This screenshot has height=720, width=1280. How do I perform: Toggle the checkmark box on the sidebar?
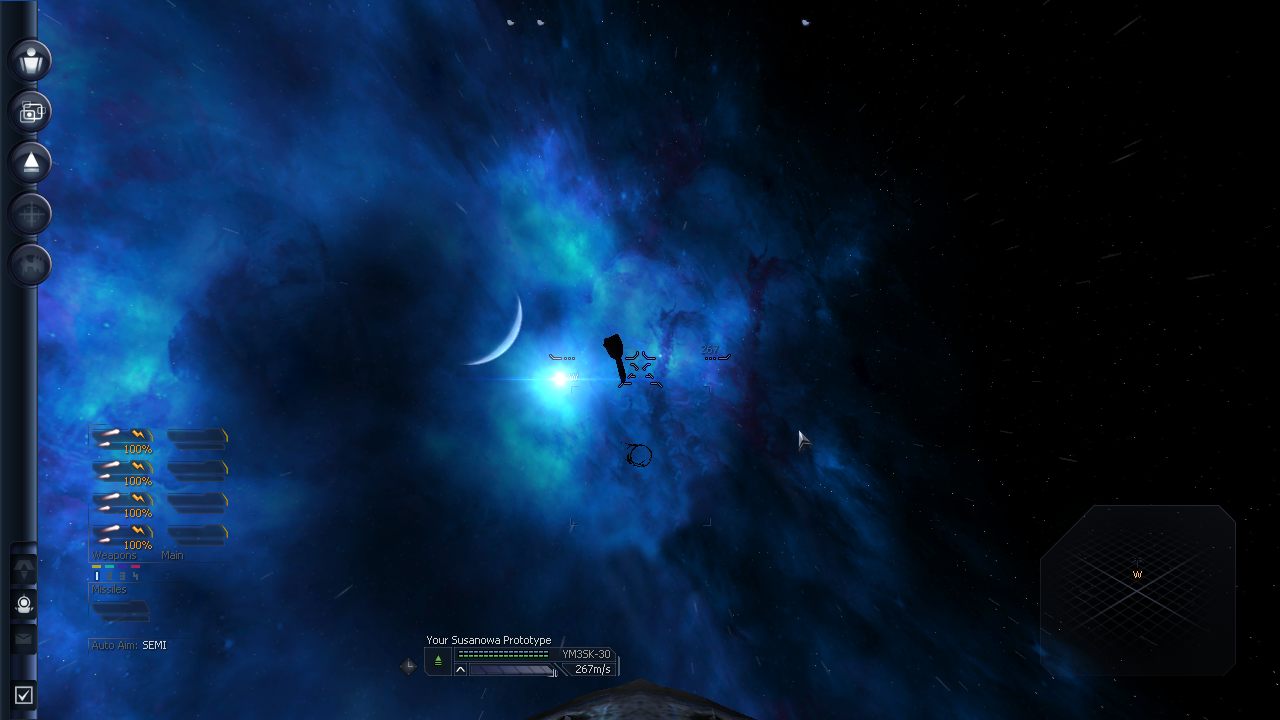(x=24, y=694)
